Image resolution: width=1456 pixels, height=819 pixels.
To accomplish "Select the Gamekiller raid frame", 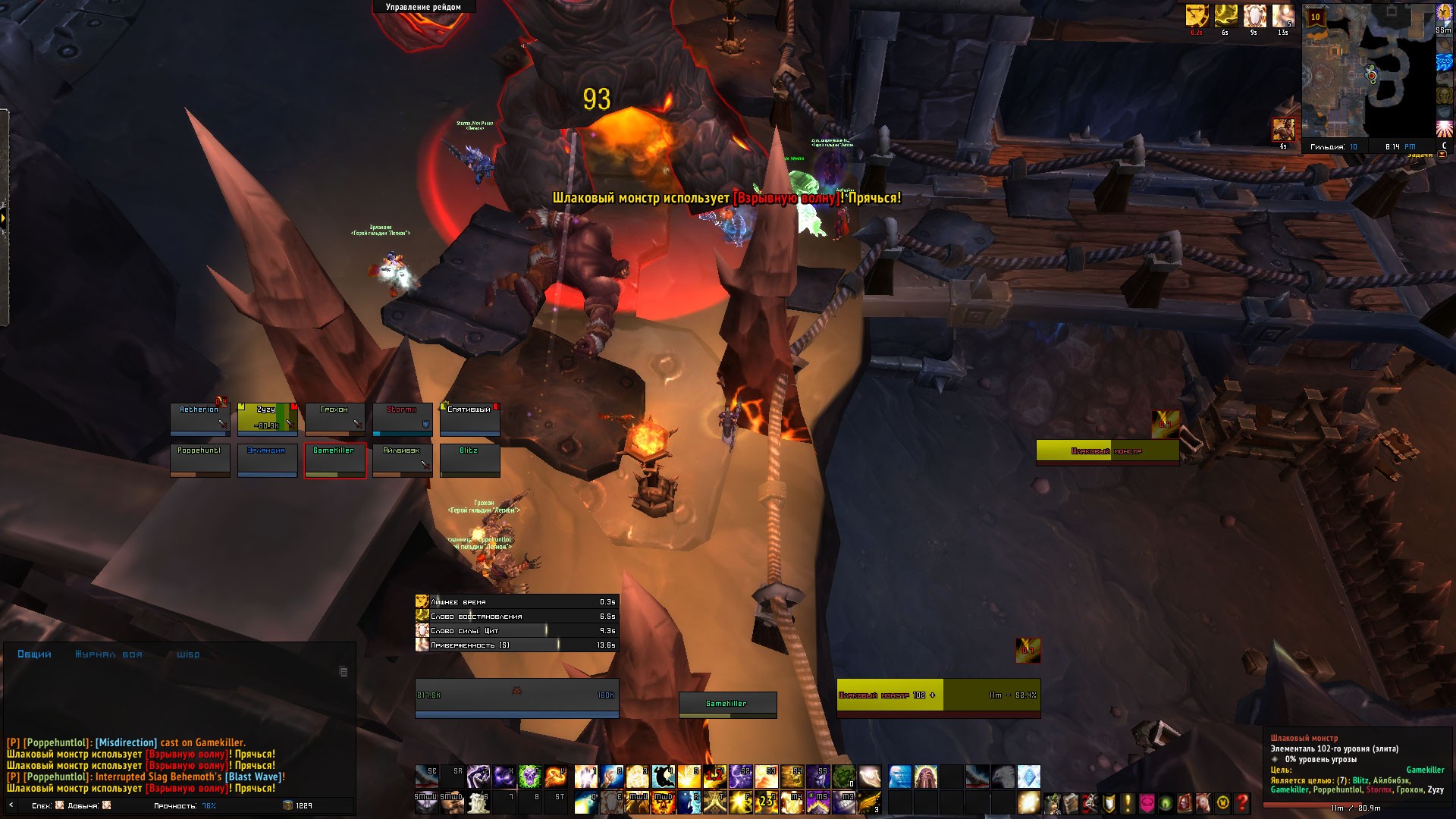I will click(x=334, y=460).
